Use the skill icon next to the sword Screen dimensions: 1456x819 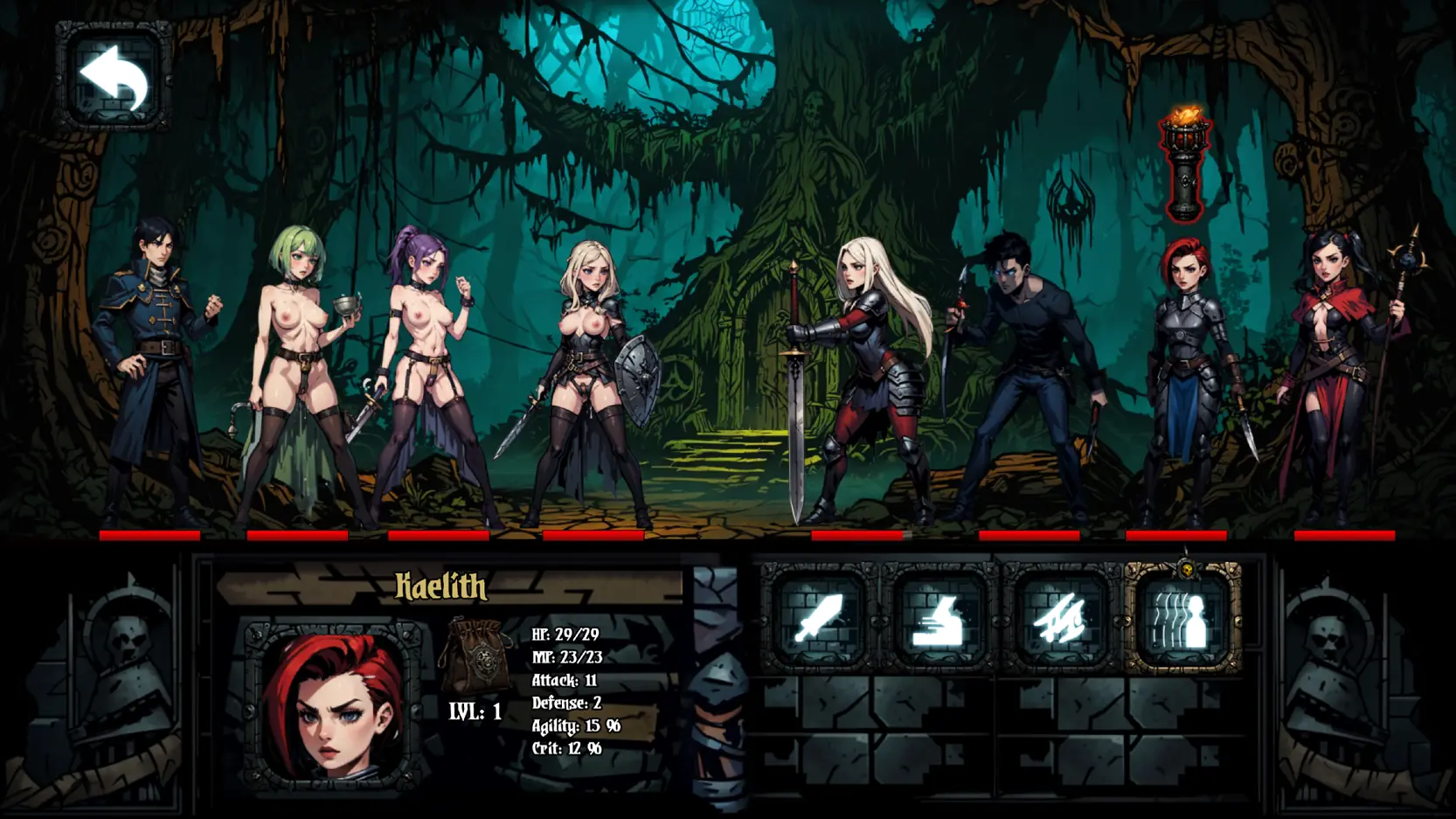coord(939,619)
